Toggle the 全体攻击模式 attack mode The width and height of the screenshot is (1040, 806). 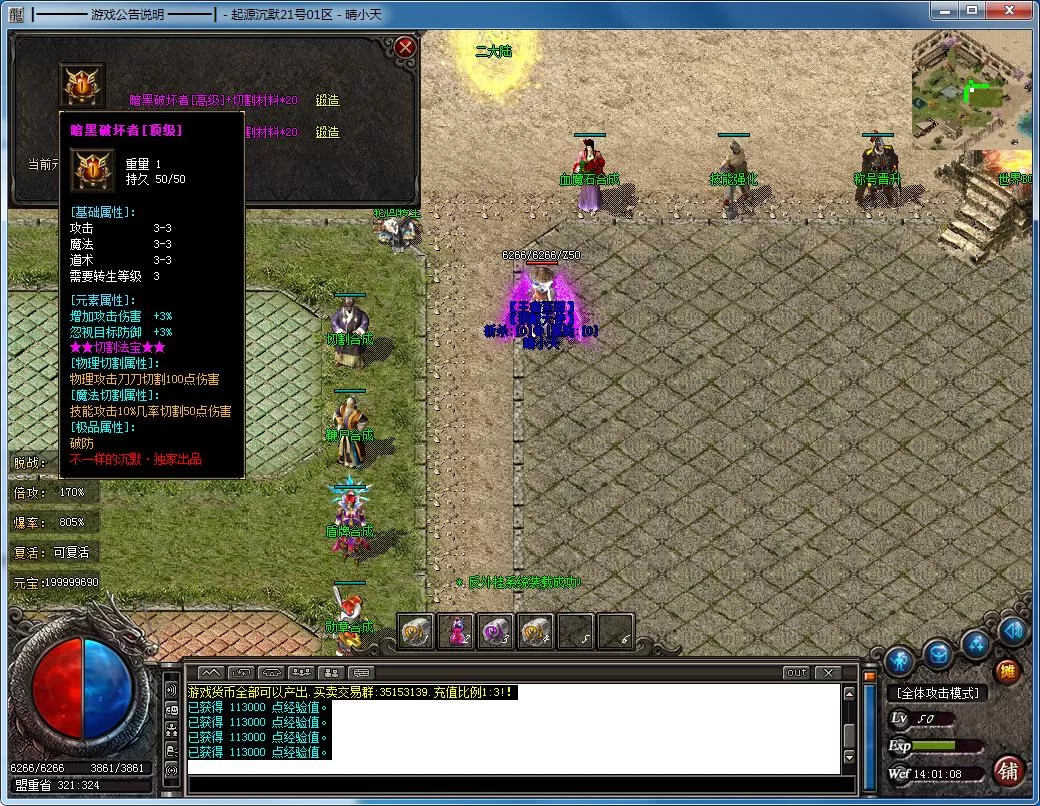937,693
